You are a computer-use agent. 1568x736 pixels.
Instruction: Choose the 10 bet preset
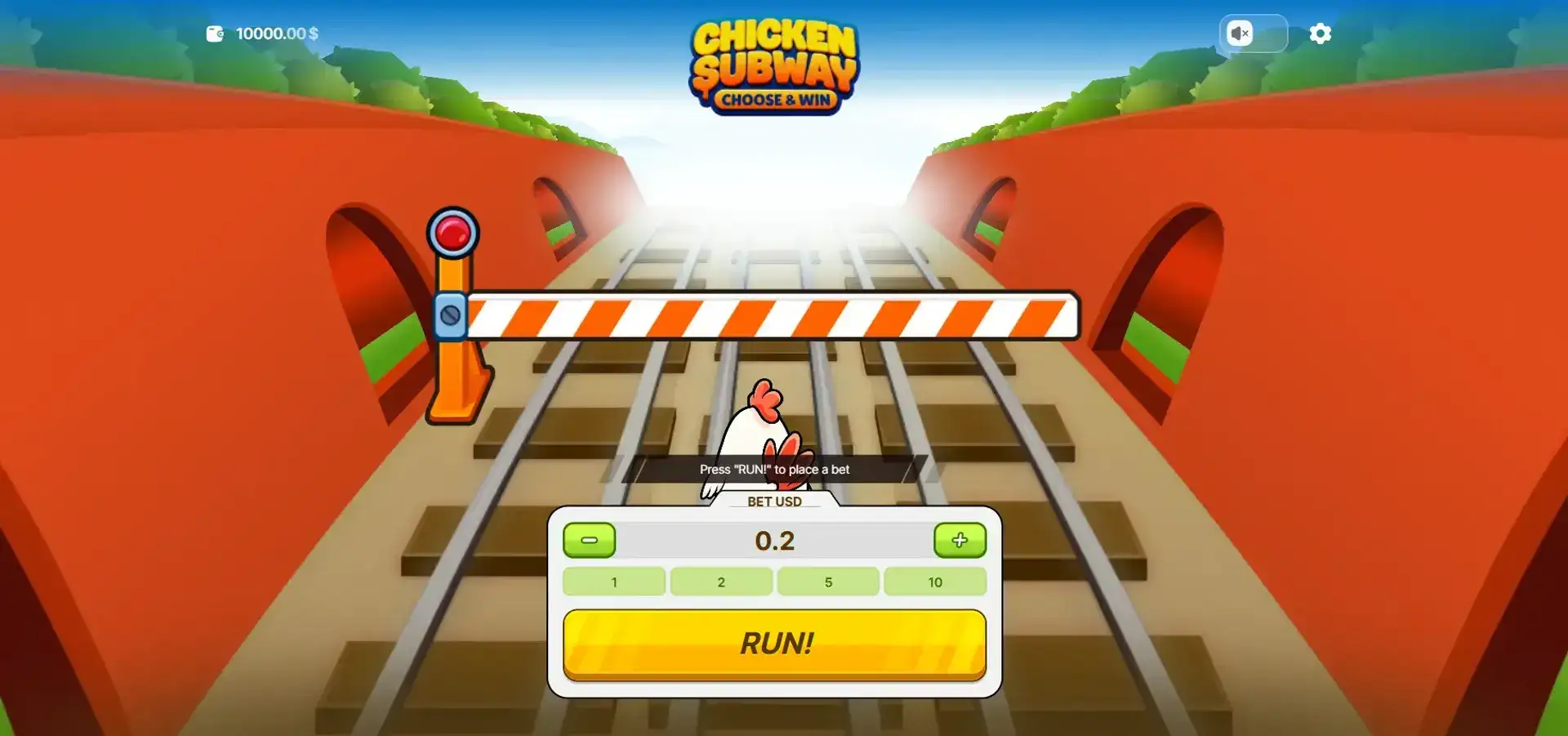[x=935, y=582]
